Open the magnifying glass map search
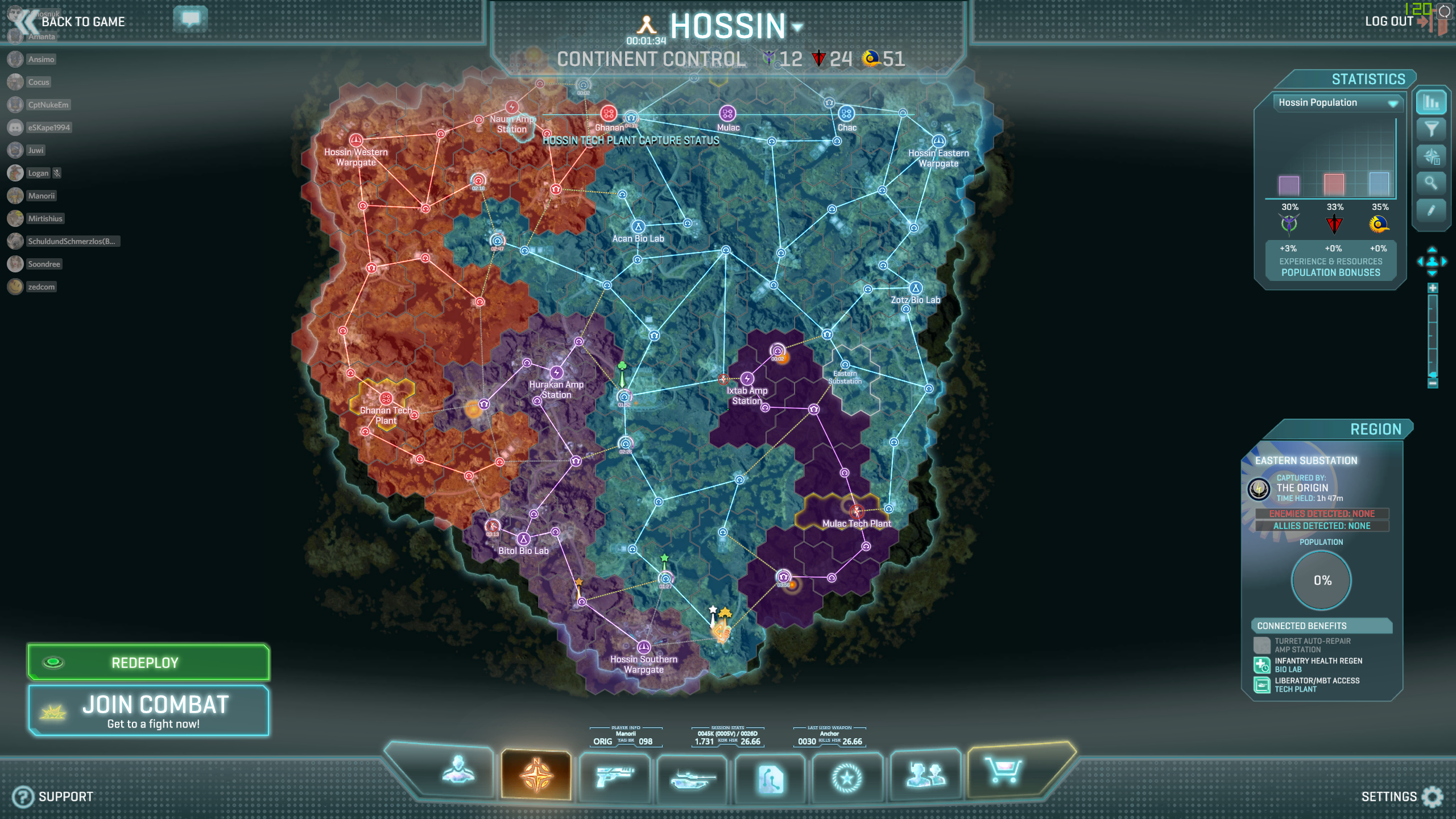The height and width of the screenshot is (819, 1456). (x=1431, y=183)
